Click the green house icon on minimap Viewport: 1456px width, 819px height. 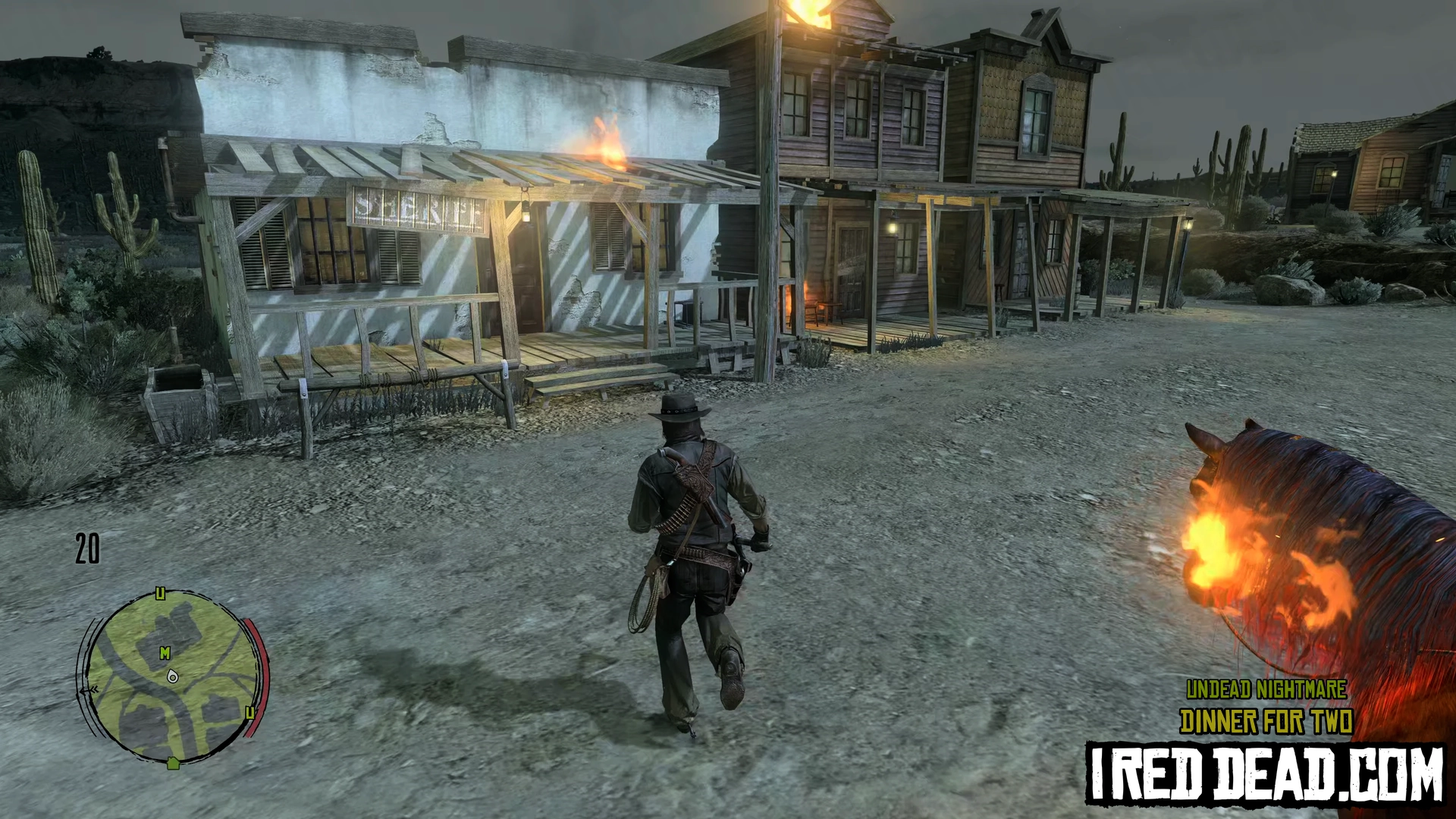point(173,763)
